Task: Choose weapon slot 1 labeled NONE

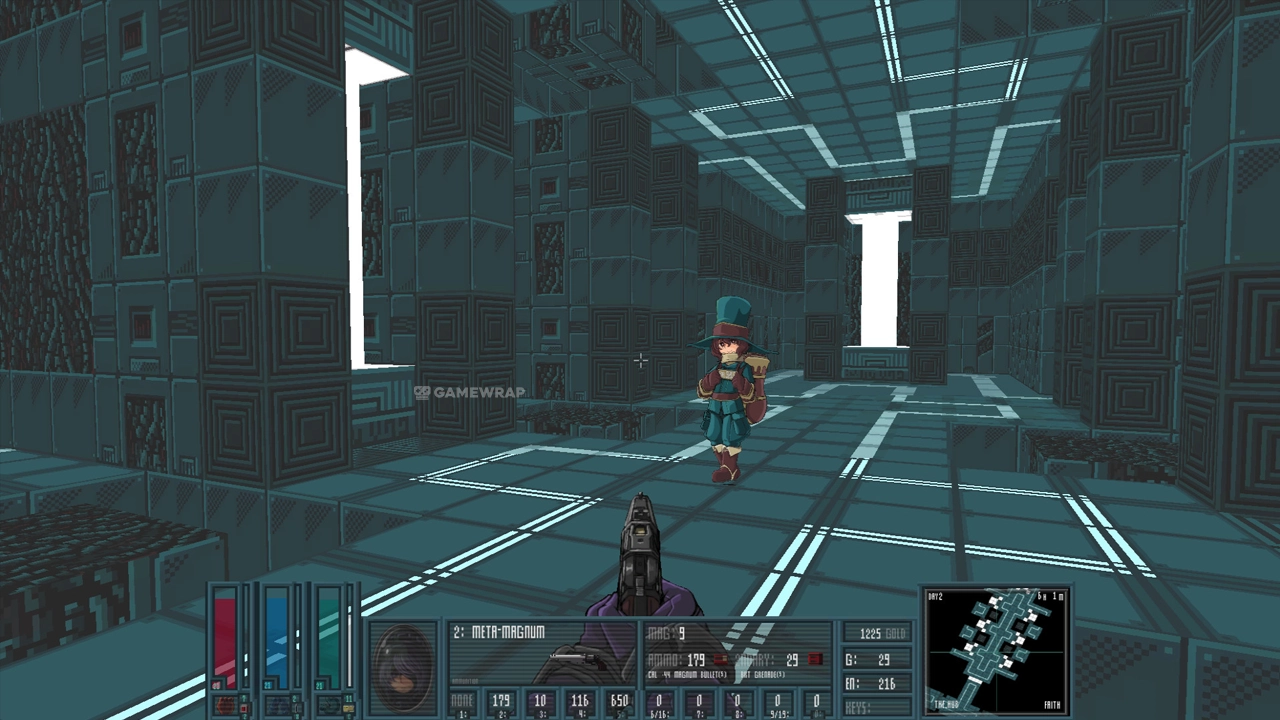Action: tap(462, 703)
